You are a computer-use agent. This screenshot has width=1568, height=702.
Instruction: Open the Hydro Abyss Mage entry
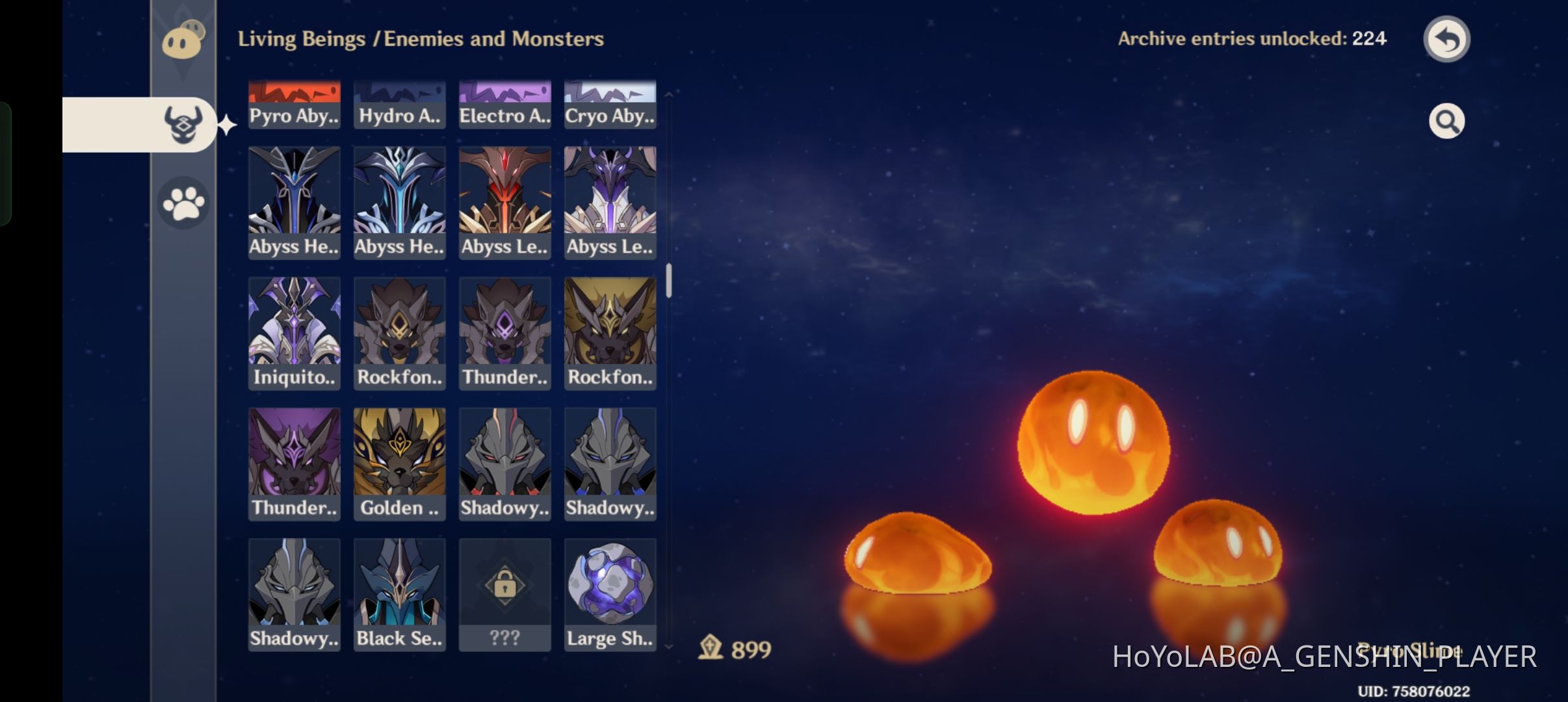pyautogui.click(x=399, y=103)
